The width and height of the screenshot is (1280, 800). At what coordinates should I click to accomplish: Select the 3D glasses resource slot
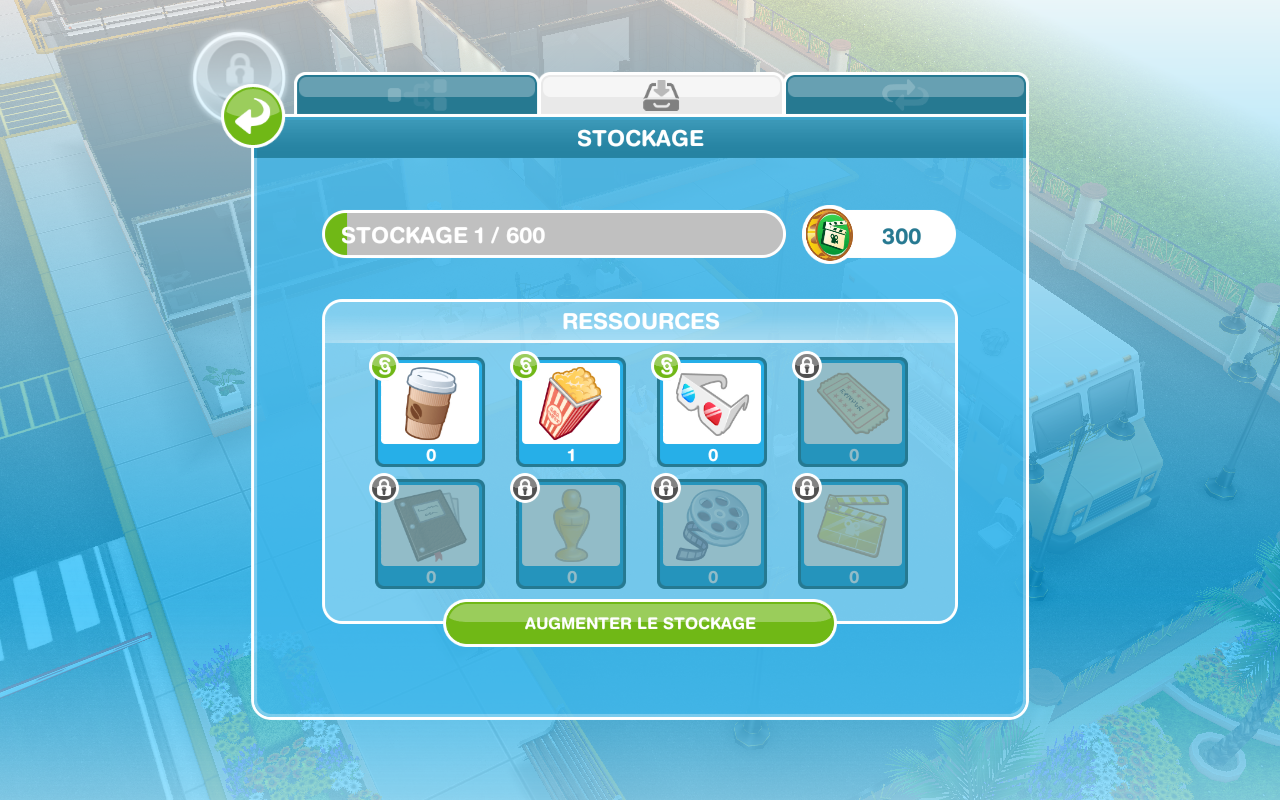pos(712,411)
